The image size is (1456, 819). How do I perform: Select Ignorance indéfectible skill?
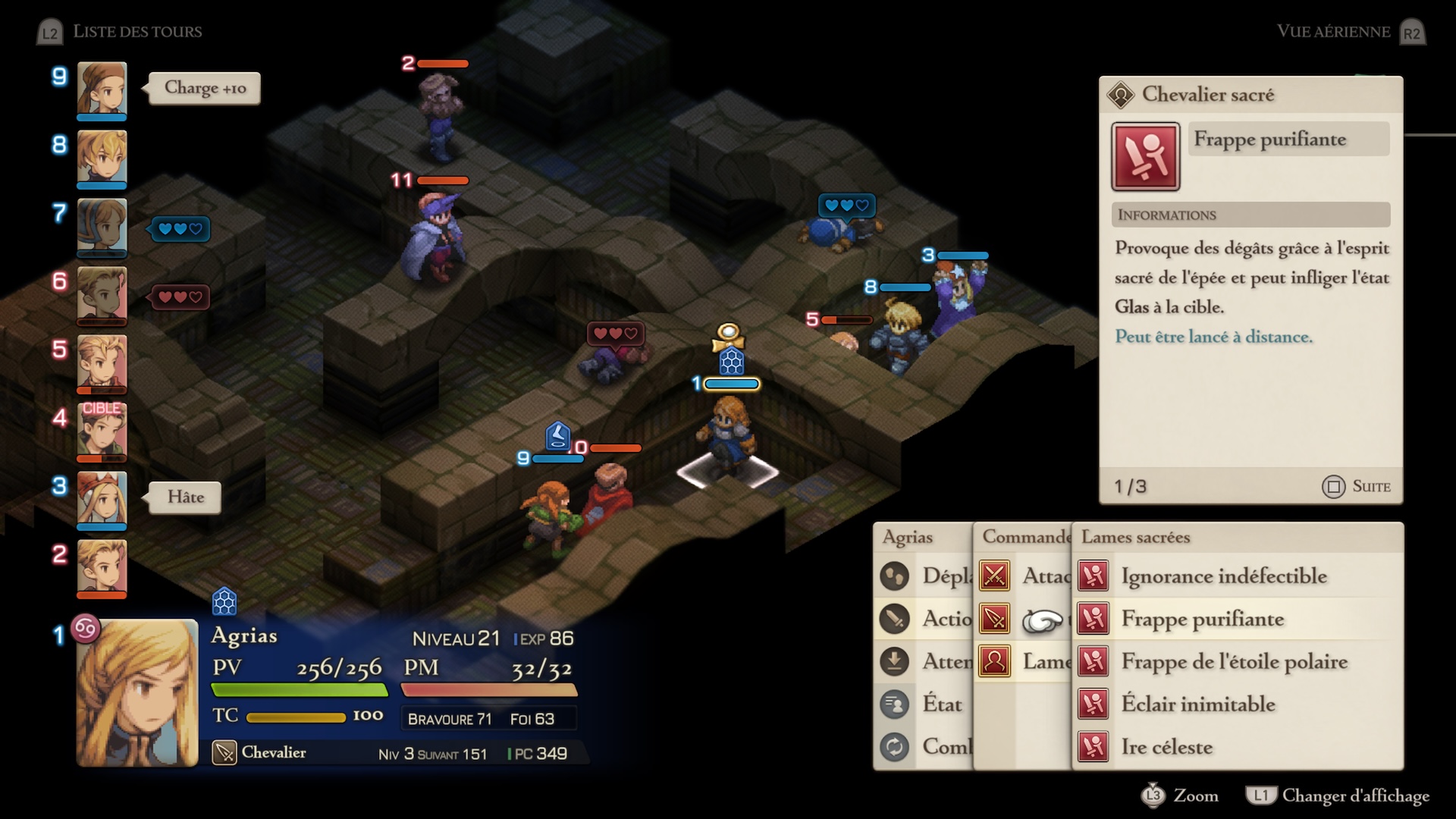[1223, 576]
